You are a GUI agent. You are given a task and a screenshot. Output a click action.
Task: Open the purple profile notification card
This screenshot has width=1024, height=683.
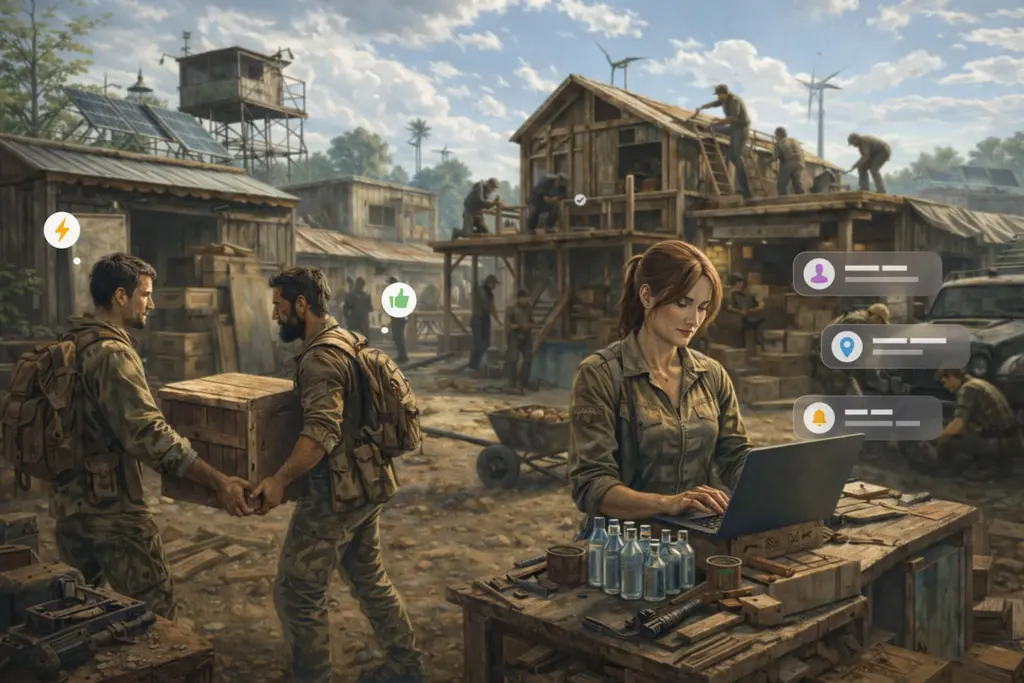(x=867, y=273)
